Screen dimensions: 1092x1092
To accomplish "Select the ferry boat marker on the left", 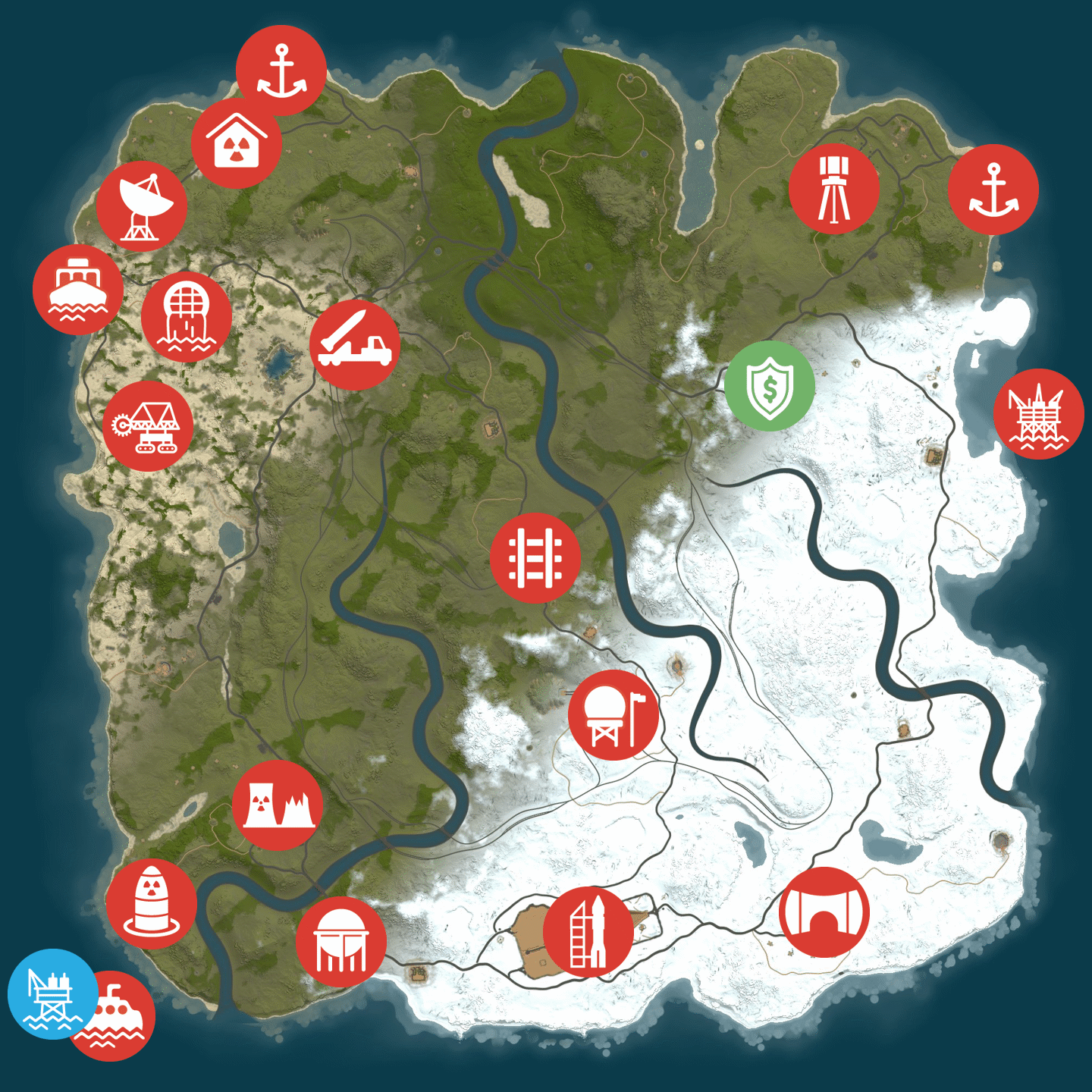I will (x=80, y=290).
